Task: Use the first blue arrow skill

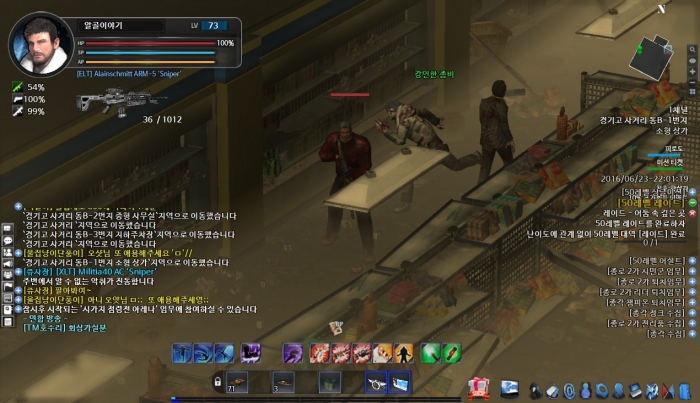Action: [x=182, y=352]
